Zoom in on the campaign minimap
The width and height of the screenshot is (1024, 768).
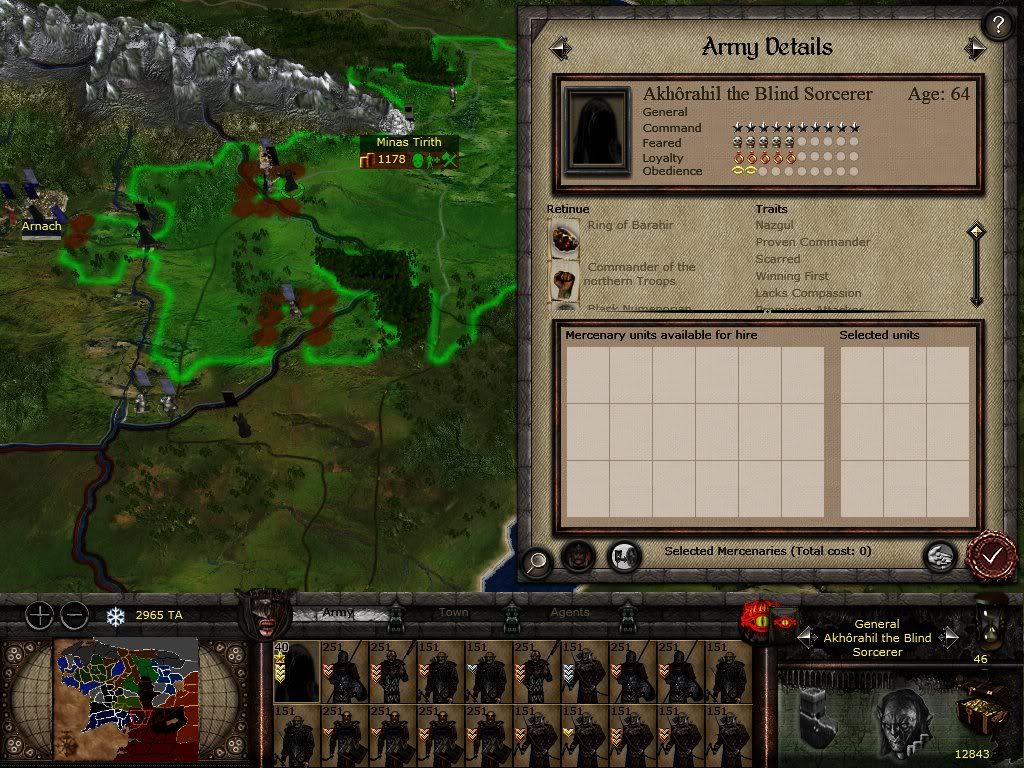point(38,615)
